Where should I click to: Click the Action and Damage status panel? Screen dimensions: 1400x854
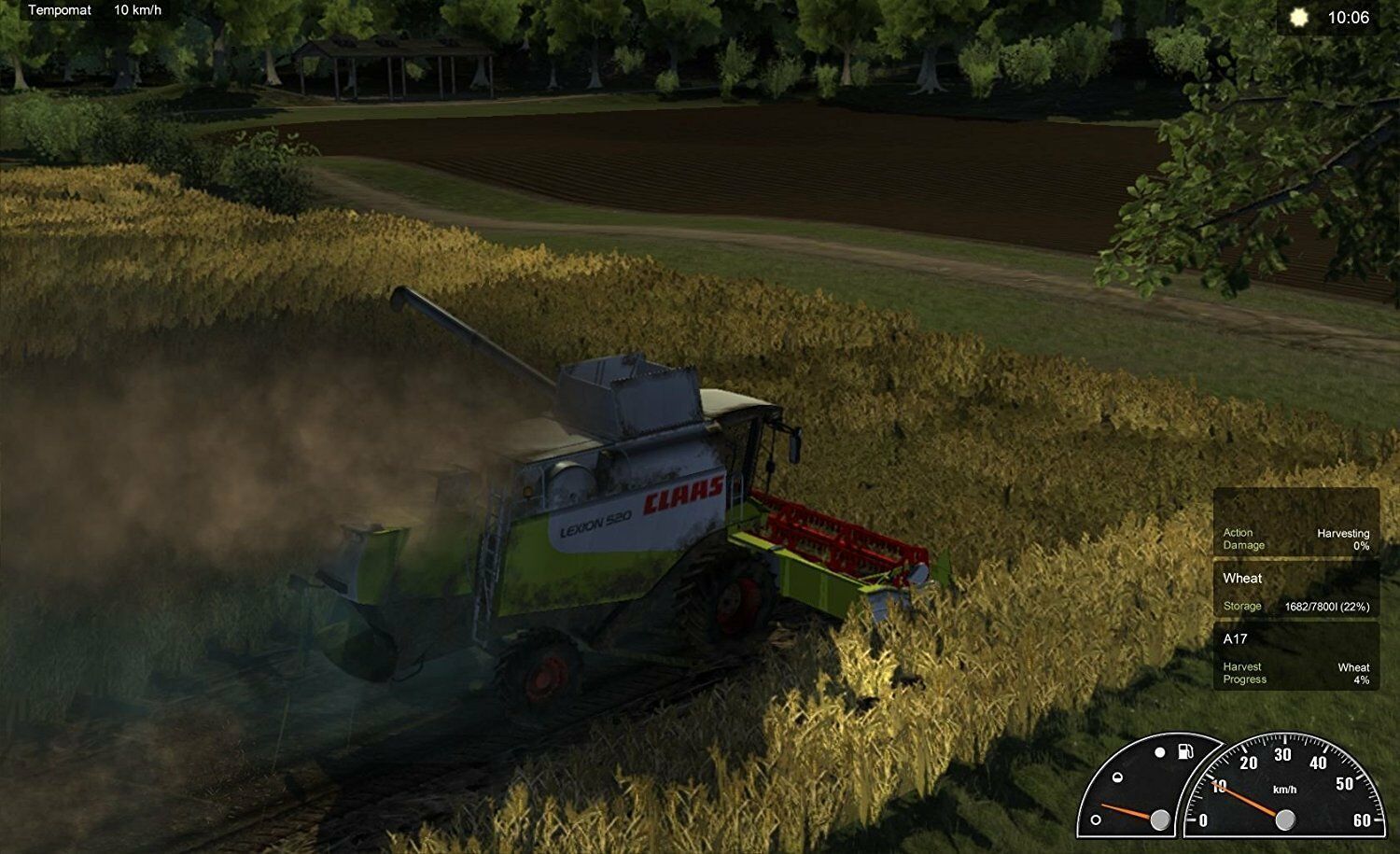tap(1295, 538)
